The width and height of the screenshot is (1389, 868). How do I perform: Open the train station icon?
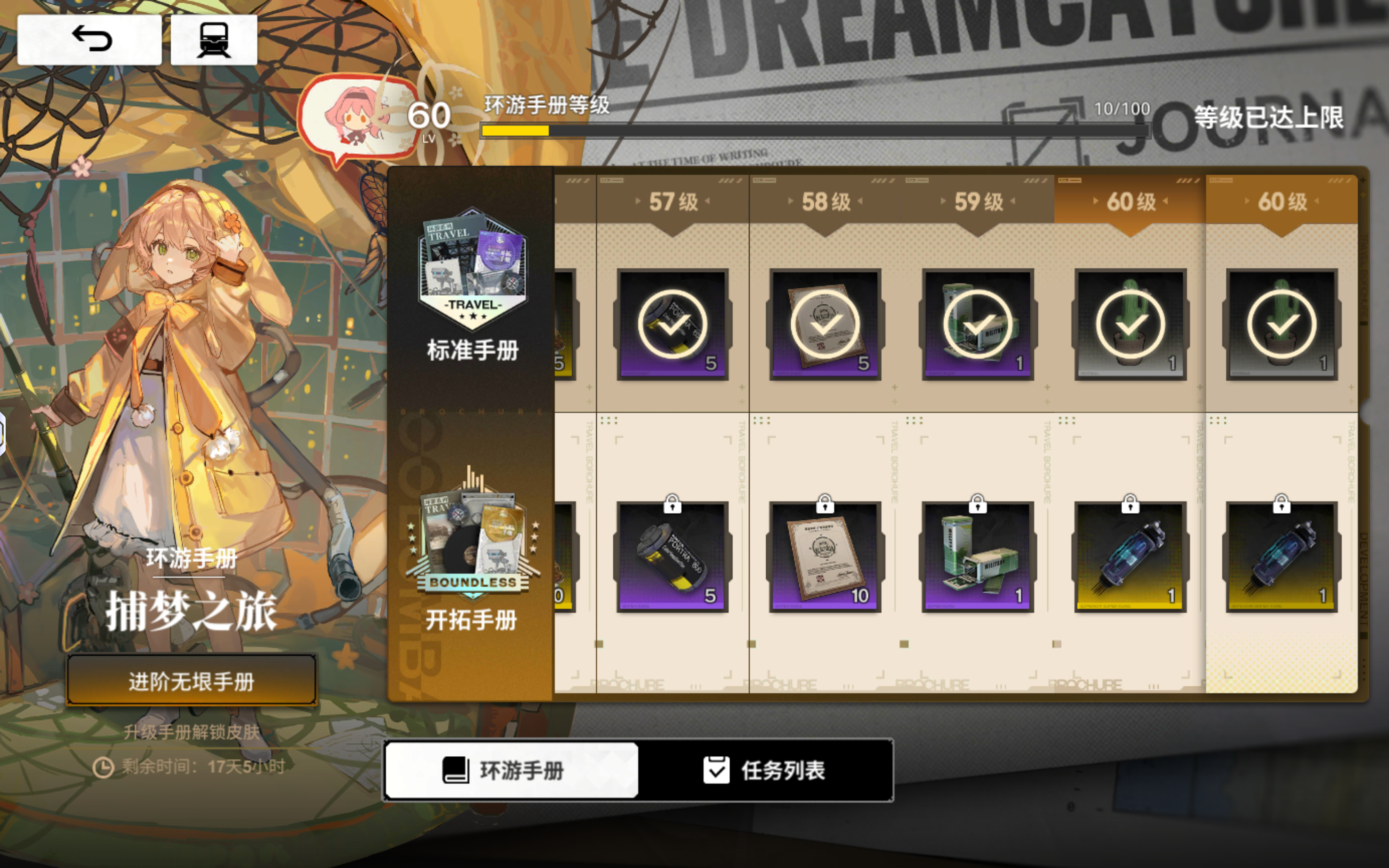click(214, 39)
